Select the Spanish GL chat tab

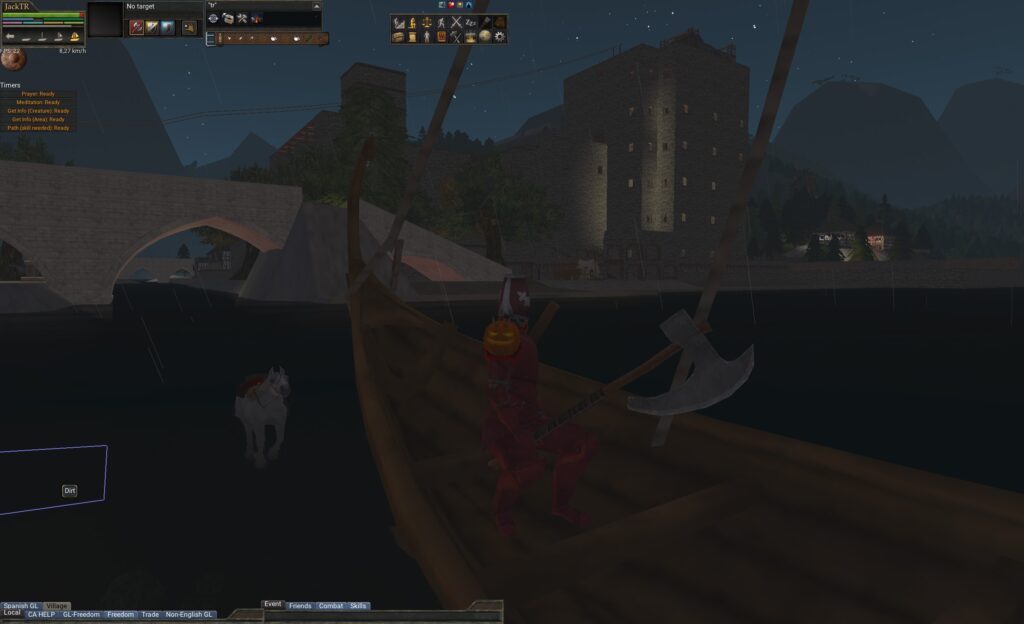pos(20,606)
